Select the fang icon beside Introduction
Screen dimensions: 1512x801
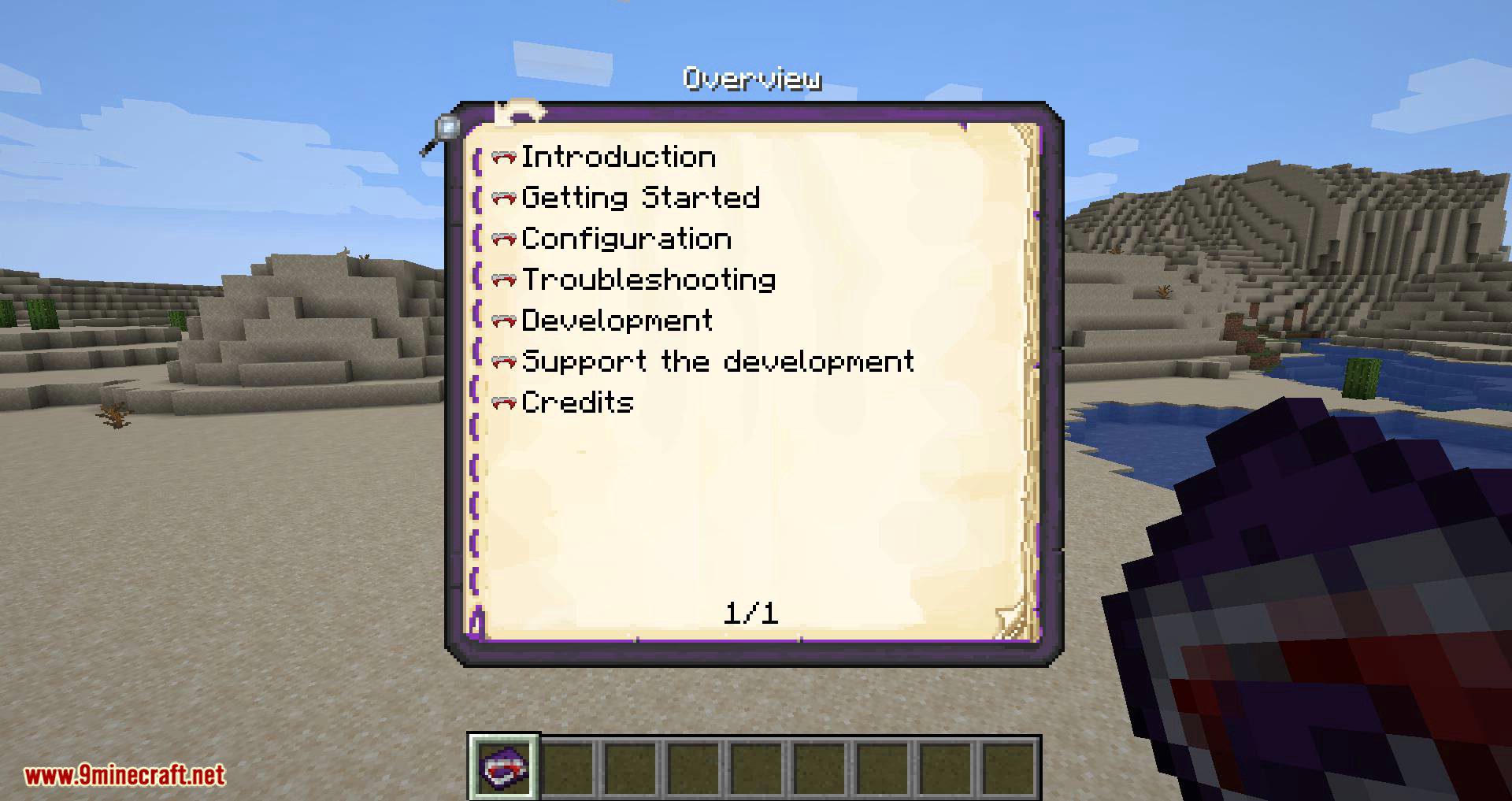coord(502,156)
